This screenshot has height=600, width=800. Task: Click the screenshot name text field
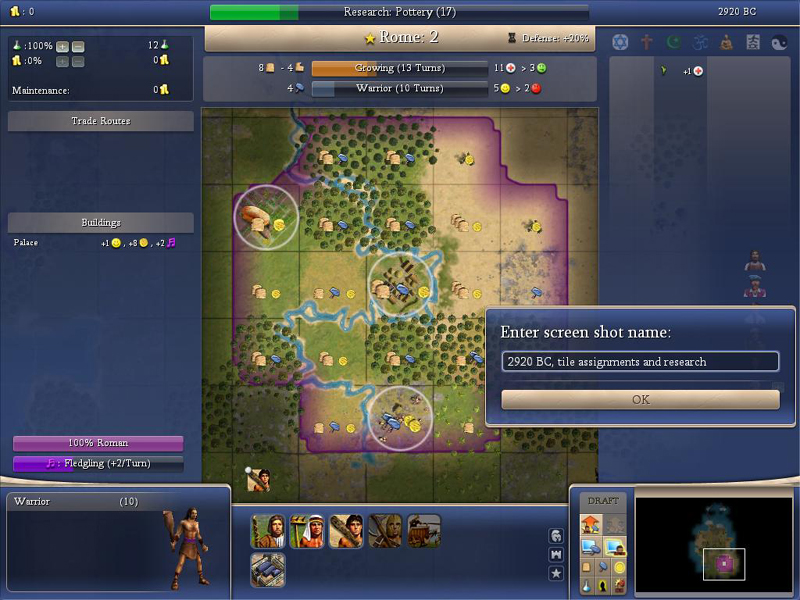pyautogui.click(x=640, y=361)
